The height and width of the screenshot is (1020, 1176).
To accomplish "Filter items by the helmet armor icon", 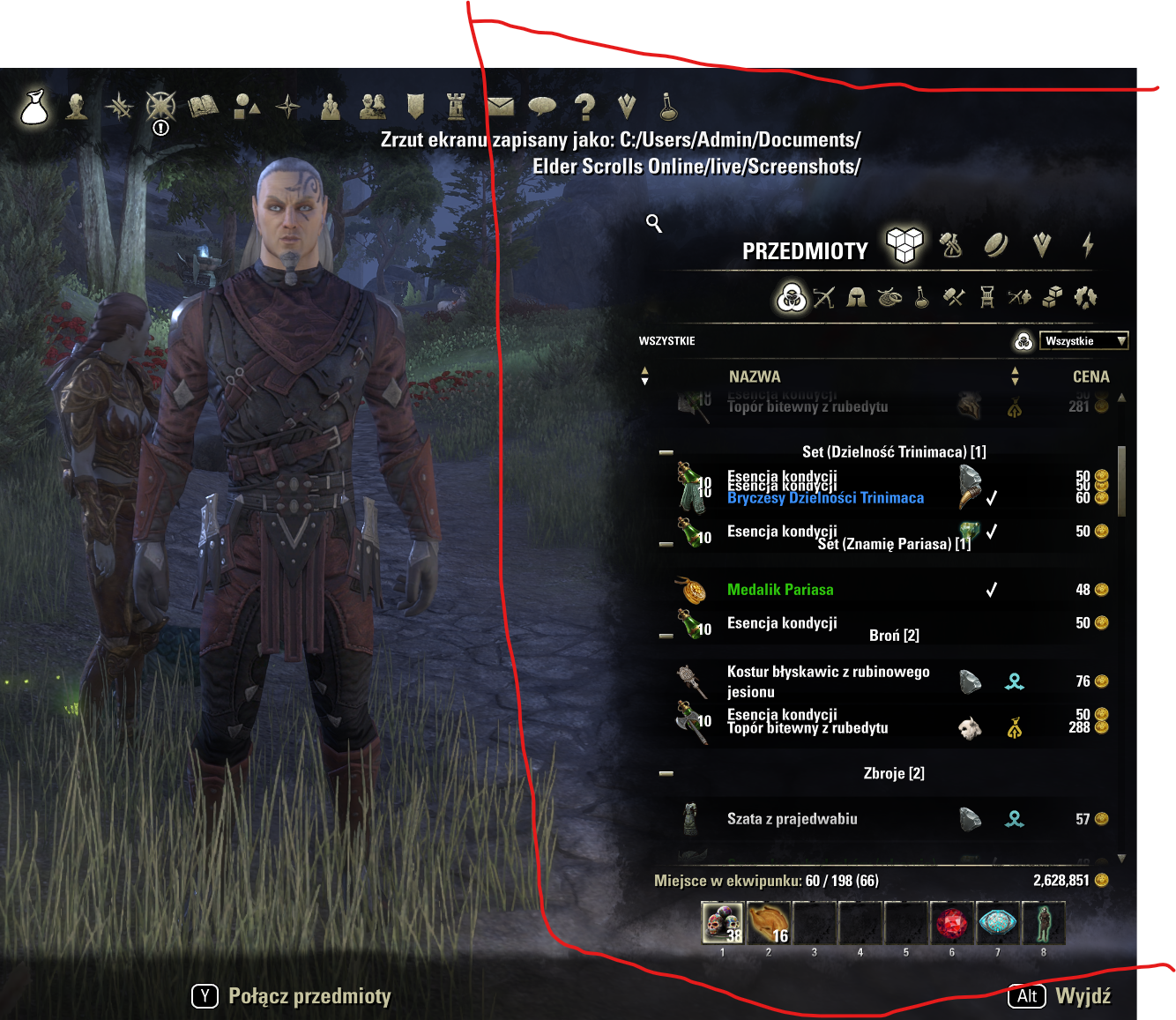I will click(856, 298).
